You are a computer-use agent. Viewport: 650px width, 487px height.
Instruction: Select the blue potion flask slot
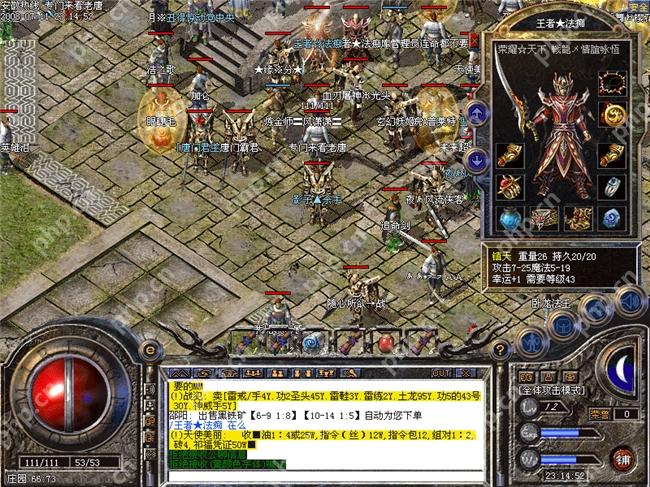click(x=511, y=217)
